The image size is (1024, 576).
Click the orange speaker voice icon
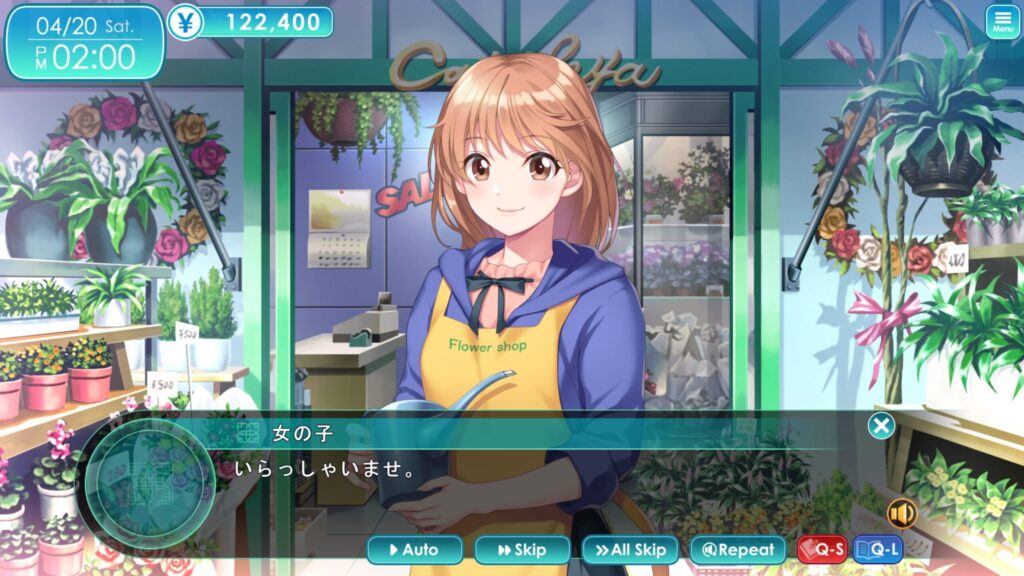tap(902, 513)
